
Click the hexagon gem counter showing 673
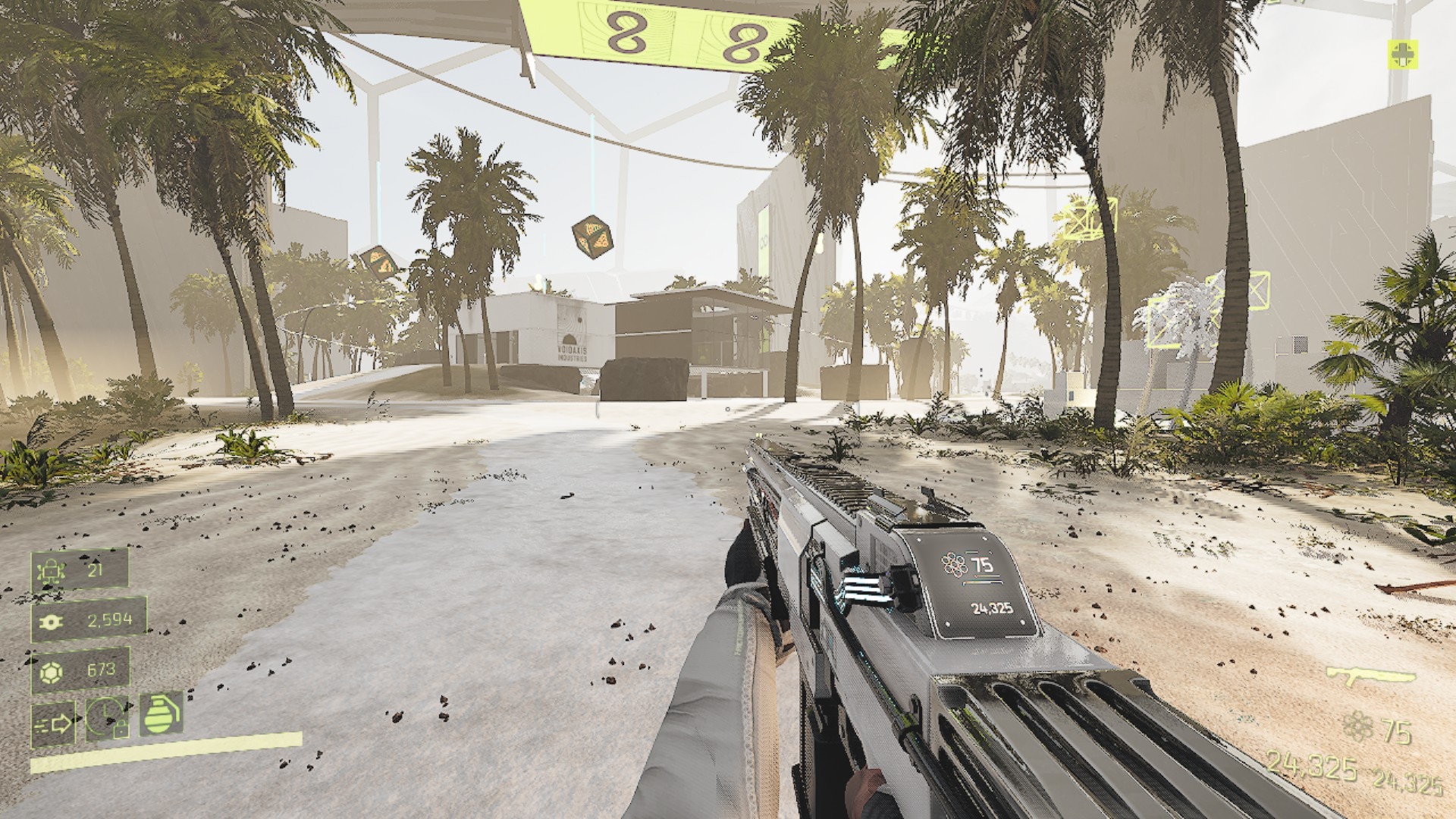[x=80, y=670]
